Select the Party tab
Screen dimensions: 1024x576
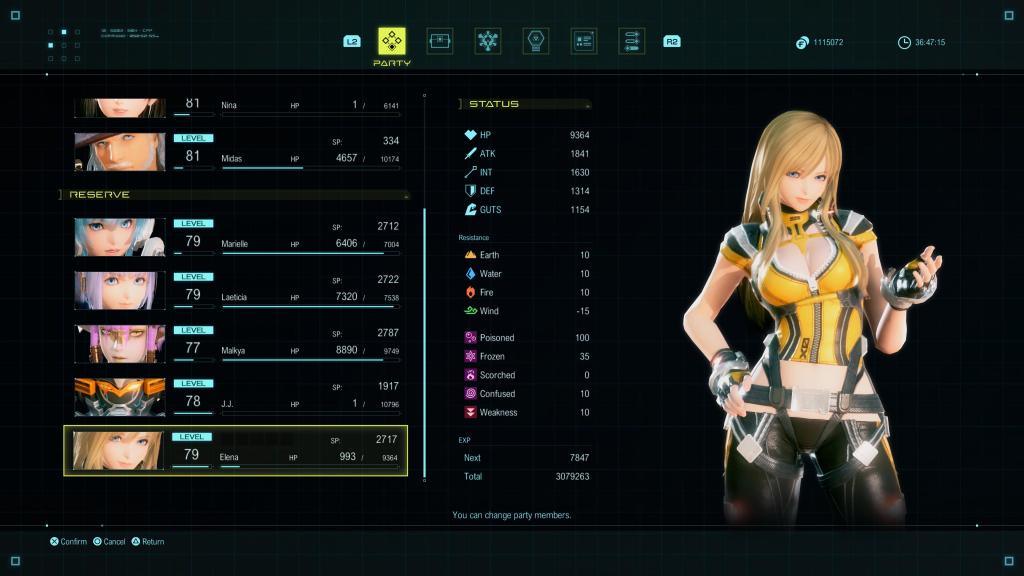click(x=391, y=41)
